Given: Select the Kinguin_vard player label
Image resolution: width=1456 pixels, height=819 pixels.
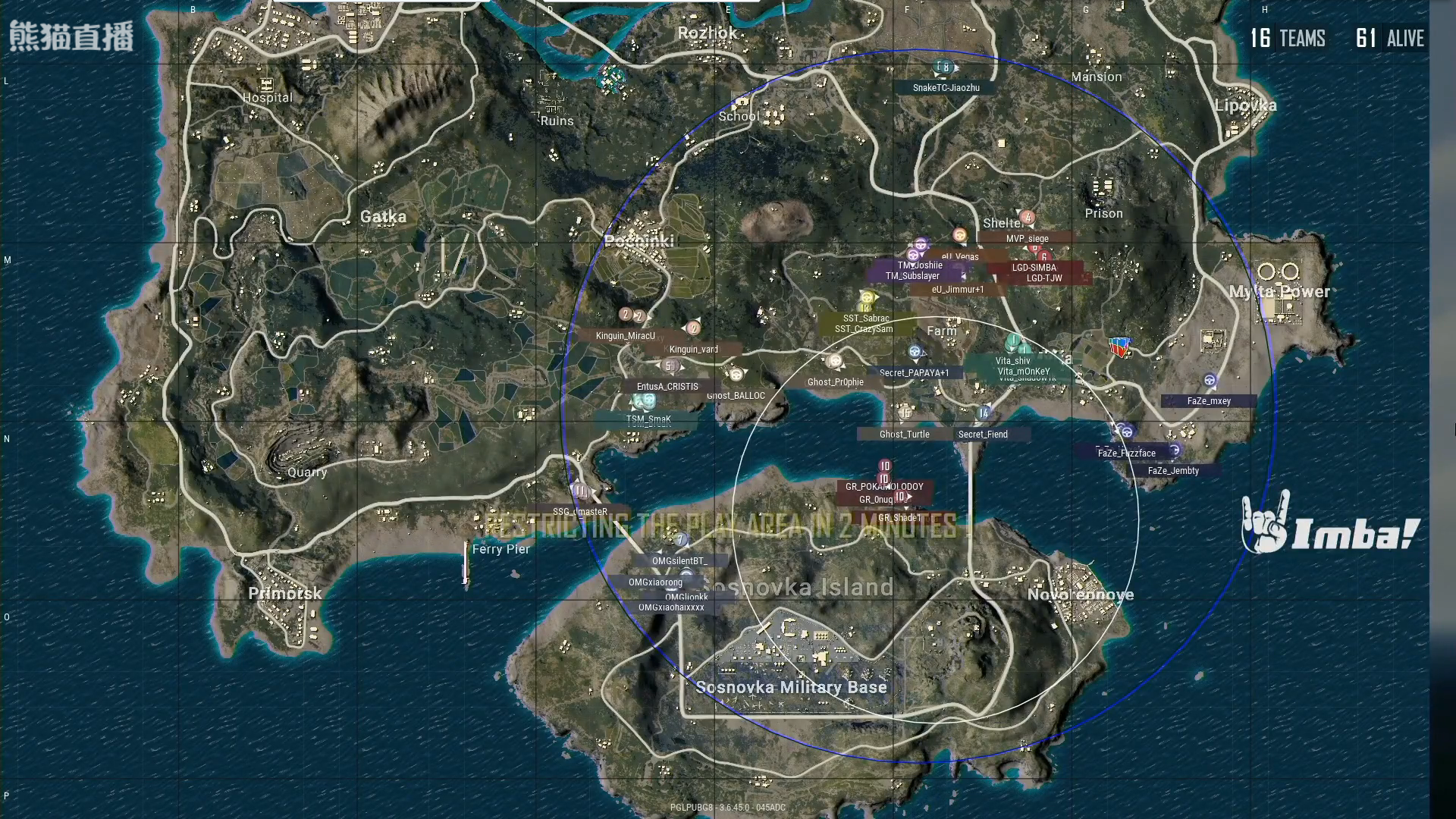Looking at the screenshot, I should 693,350.
